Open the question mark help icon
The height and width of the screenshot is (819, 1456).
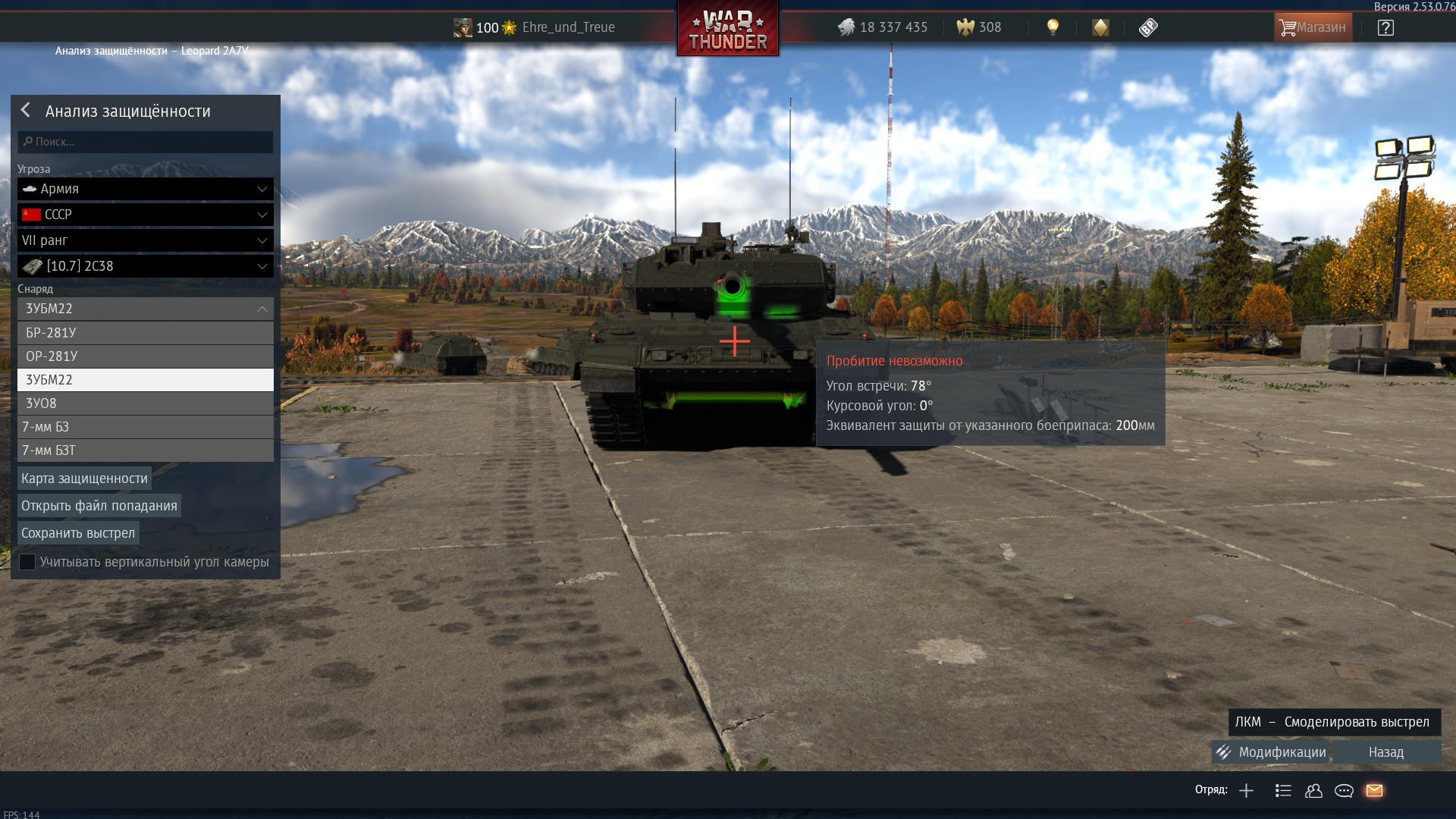tap(1385, 28)
